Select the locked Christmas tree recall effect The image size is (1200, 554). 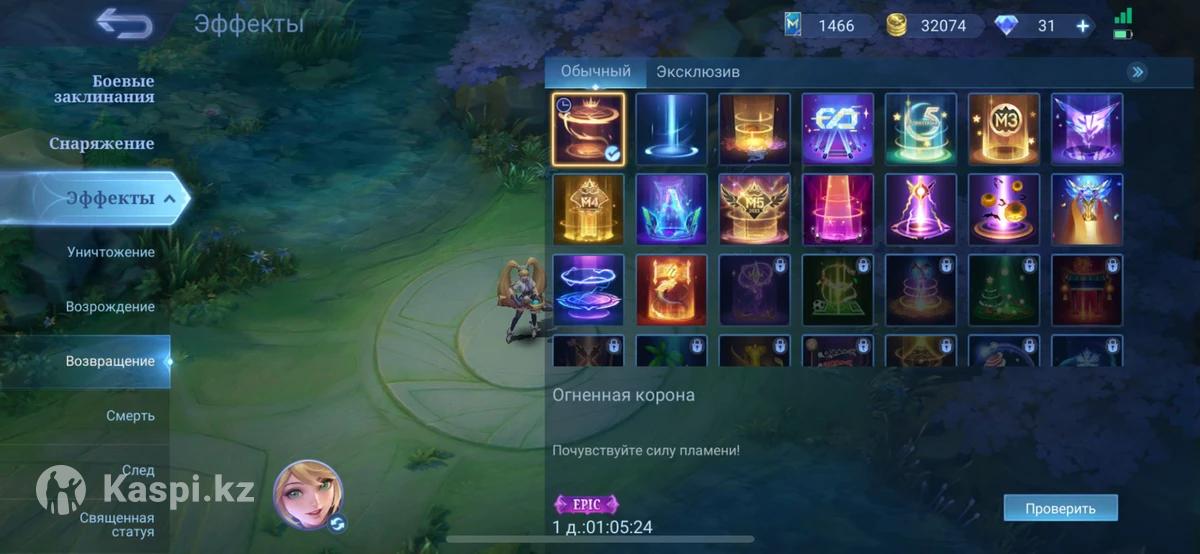pos(1004,290)
